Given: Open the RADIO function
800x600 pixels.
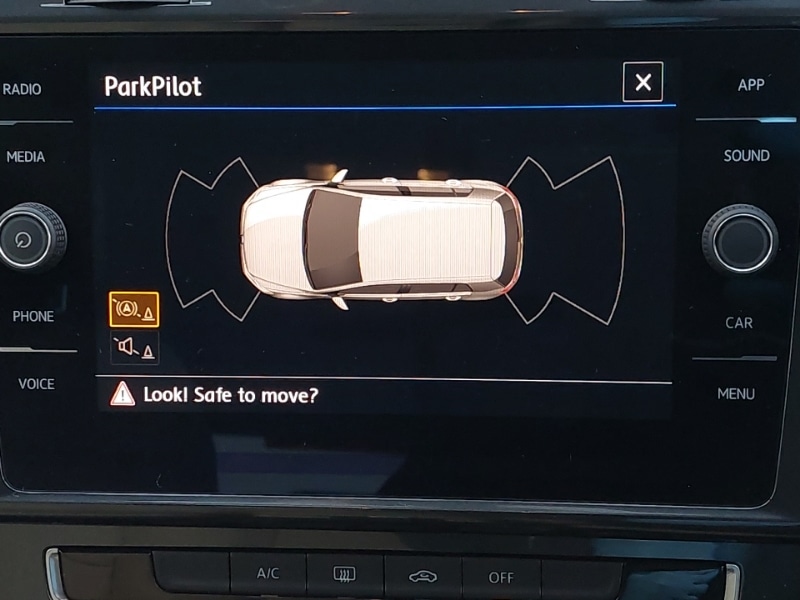Looking at the screenshot, I should coord(22,89).
